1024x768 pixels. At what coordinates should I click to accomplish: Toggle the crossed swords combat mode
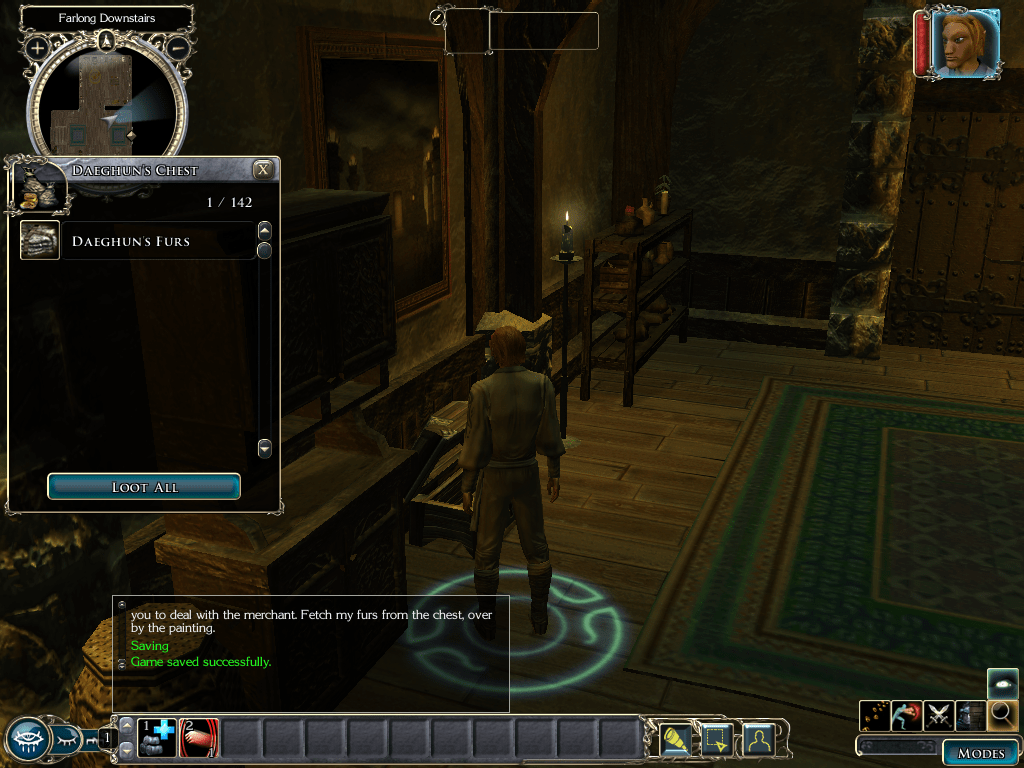939,715
